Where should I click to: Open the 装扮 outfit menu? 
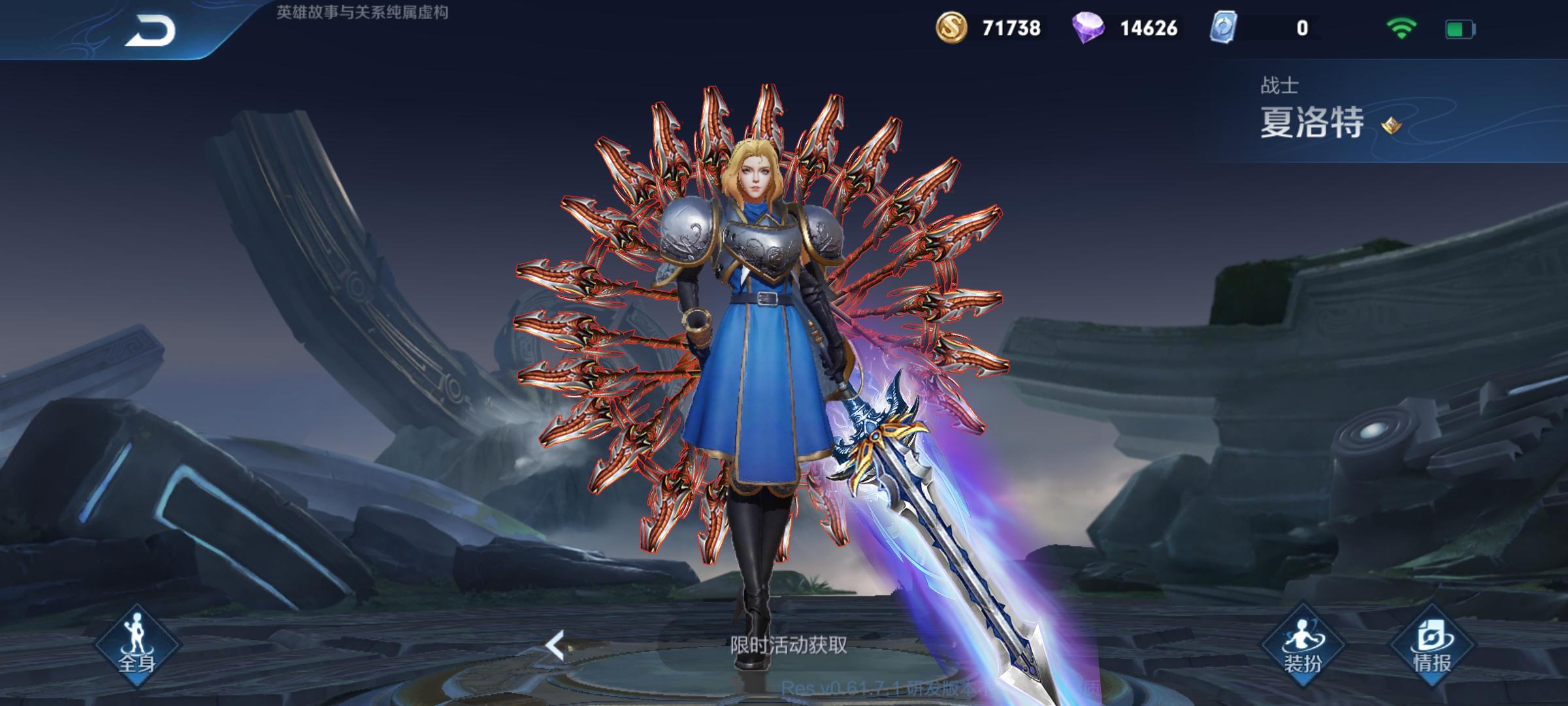1302,645
